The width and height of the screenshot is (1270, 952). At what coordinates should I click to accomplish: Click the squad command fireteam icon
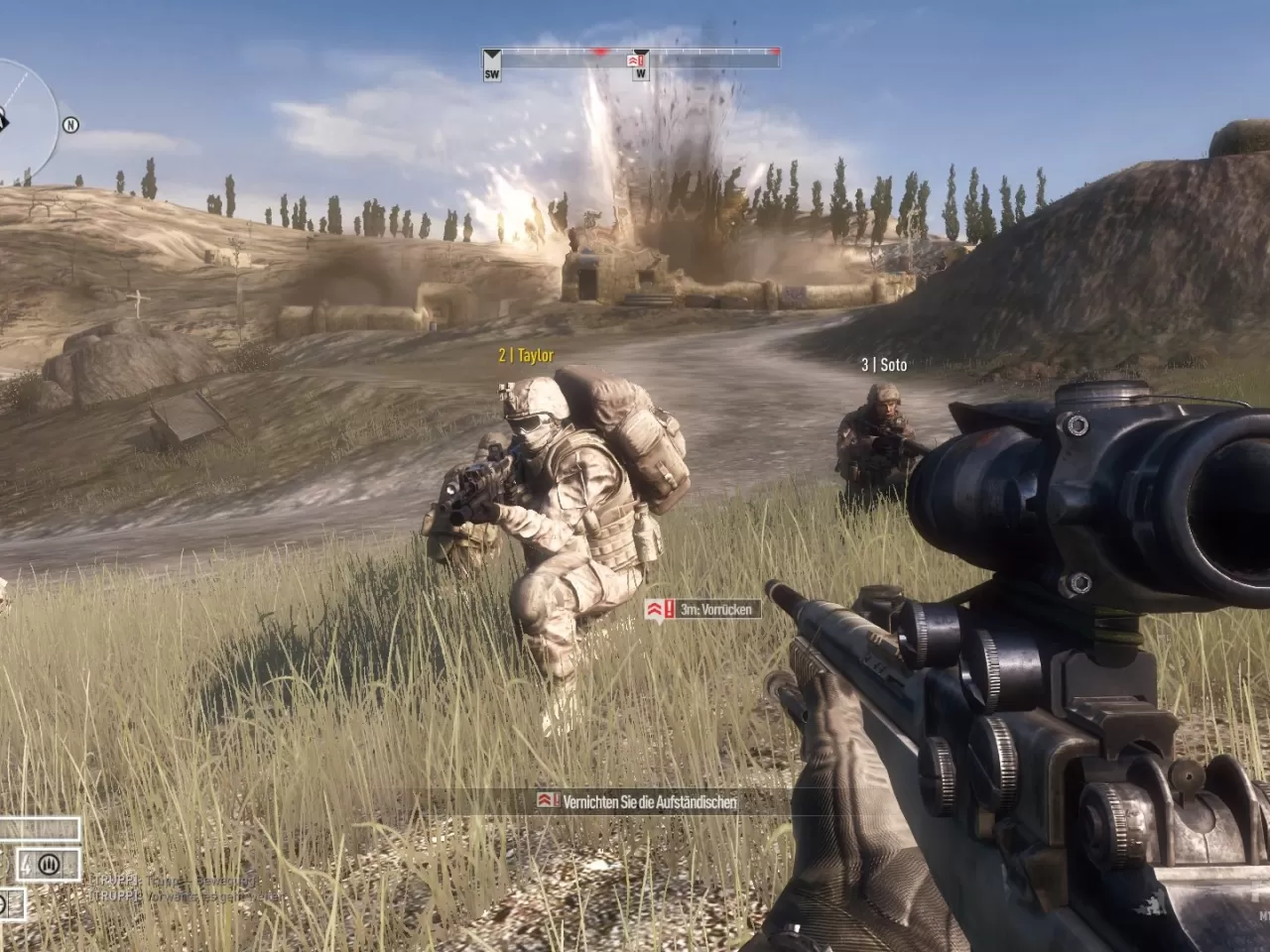click(49, 864)
